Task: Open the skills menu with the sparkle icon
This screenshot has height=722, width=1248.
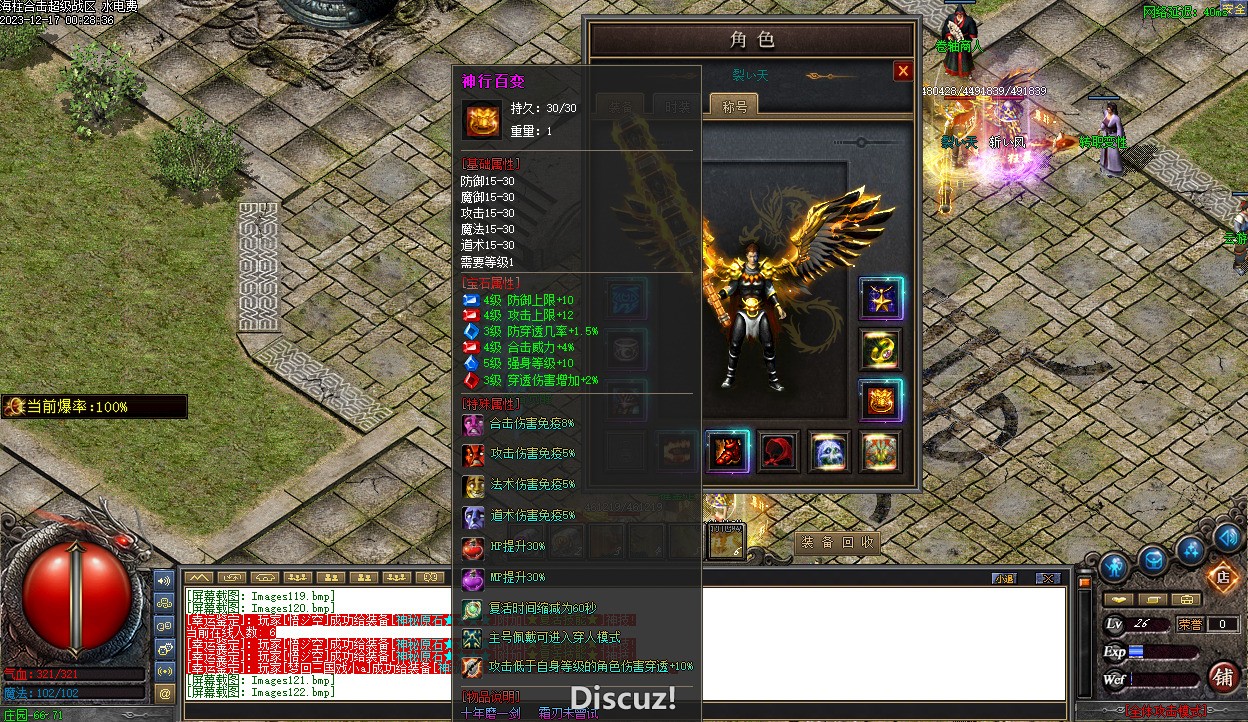Action: coord(1191,549)
